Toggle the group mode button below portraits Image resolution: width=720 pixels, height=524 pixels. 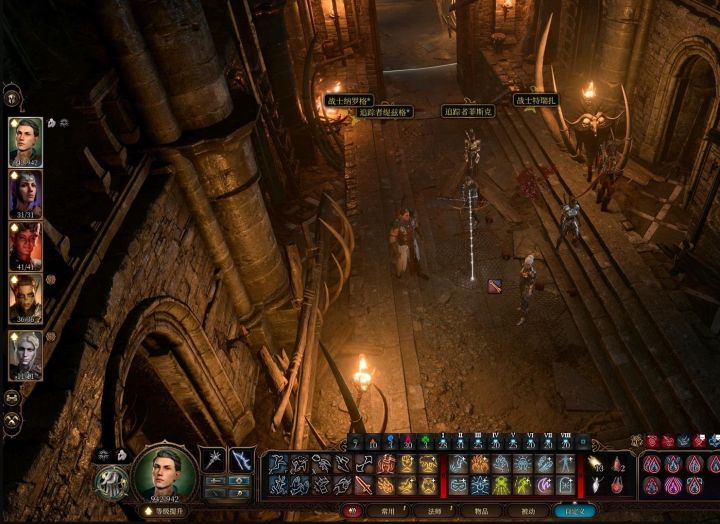pyautogui.click(x=11, y=398)
